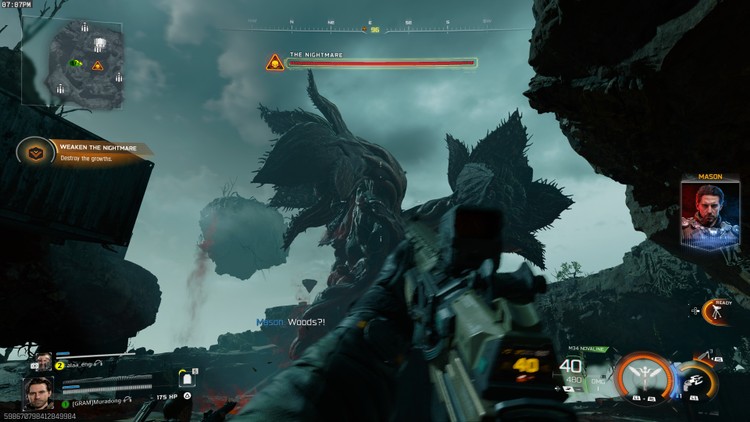Click the orange boss warning marker on minimap
The image size is (750, 422).
[98, 66]
